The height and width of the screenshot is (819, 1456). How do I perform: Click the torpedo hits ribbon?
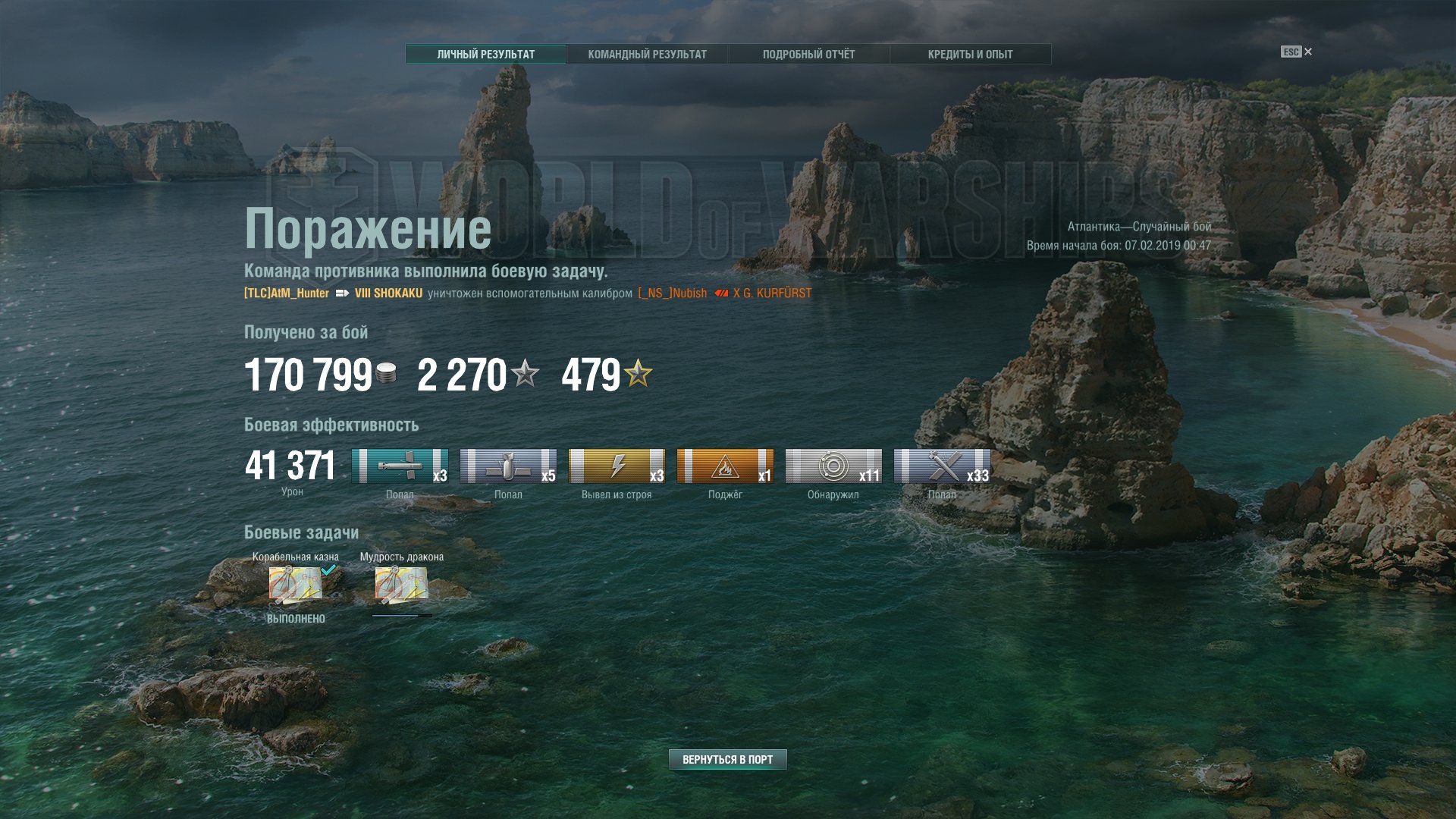pos(400,466)
